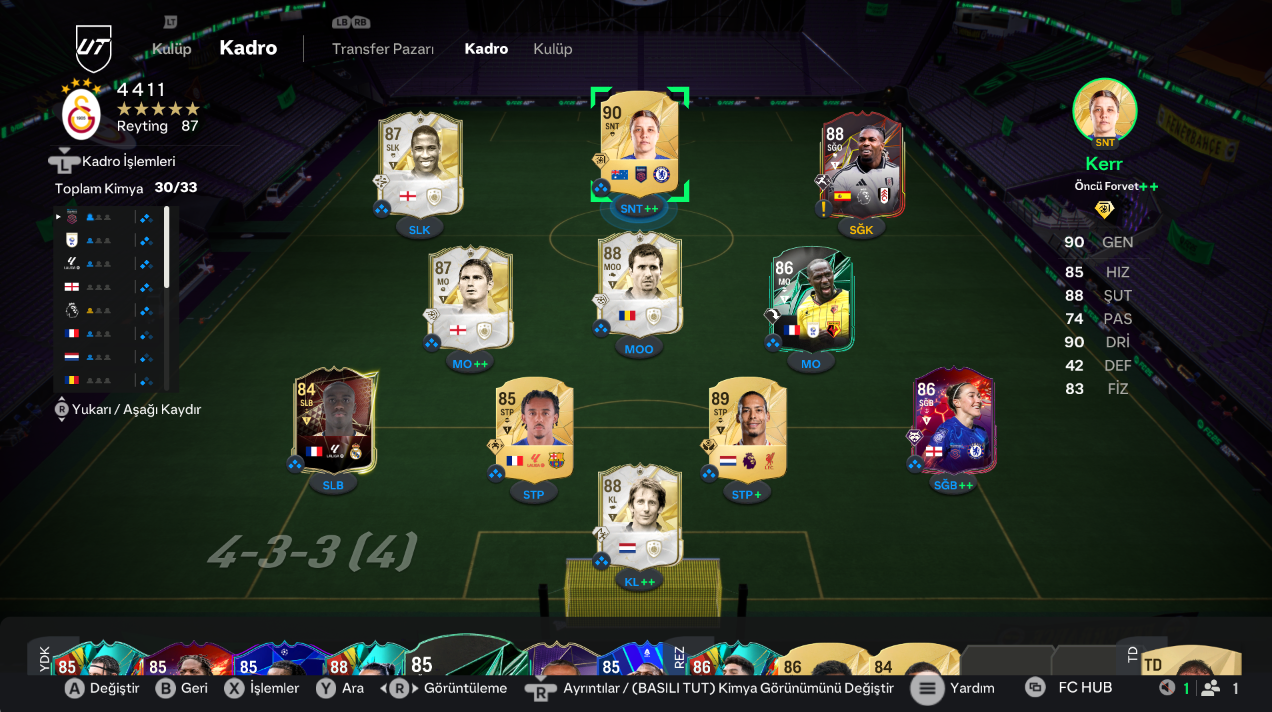This screenshot has height=712, width=1272.
Task: Select the 88-rated SĞK Fulham winger card
Action: tap(861, 164)
